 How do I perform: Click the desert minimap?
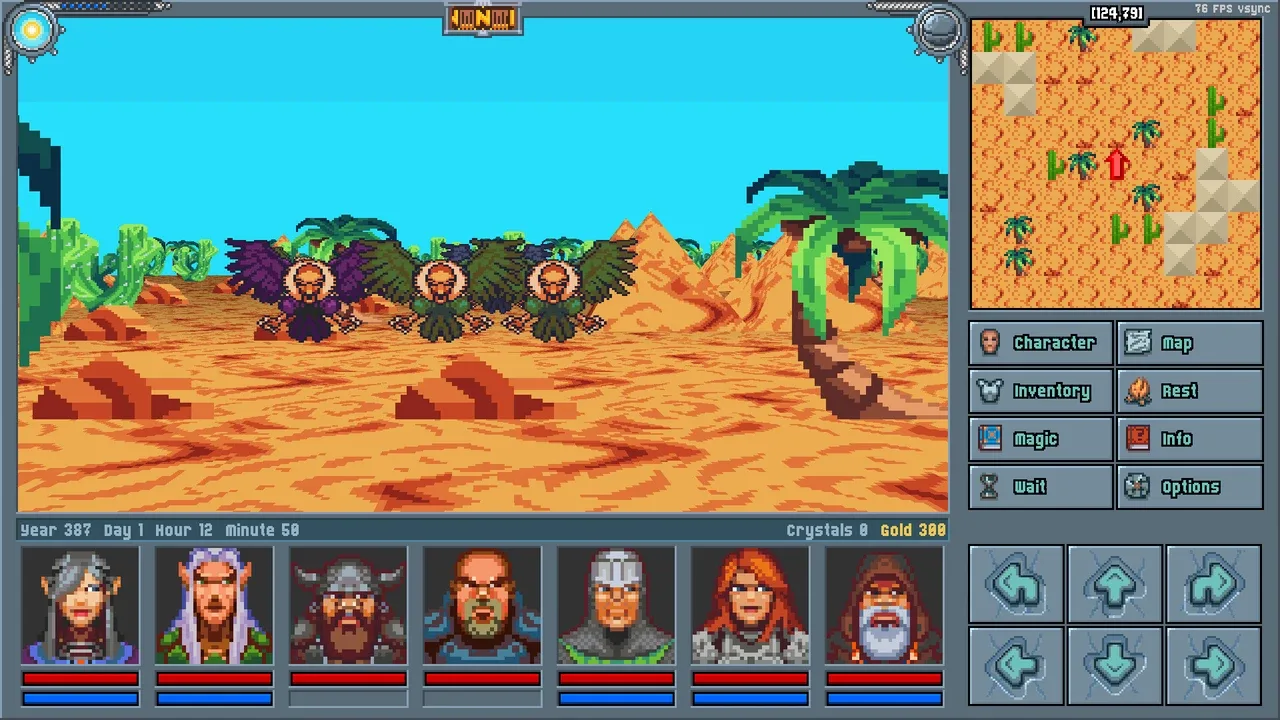pyautogui.click(x=1115, y=163)
